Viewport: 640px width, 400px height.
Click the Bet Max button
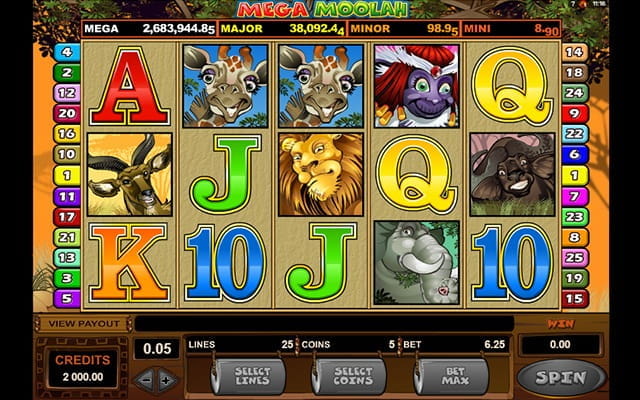(x=451, y=377)
